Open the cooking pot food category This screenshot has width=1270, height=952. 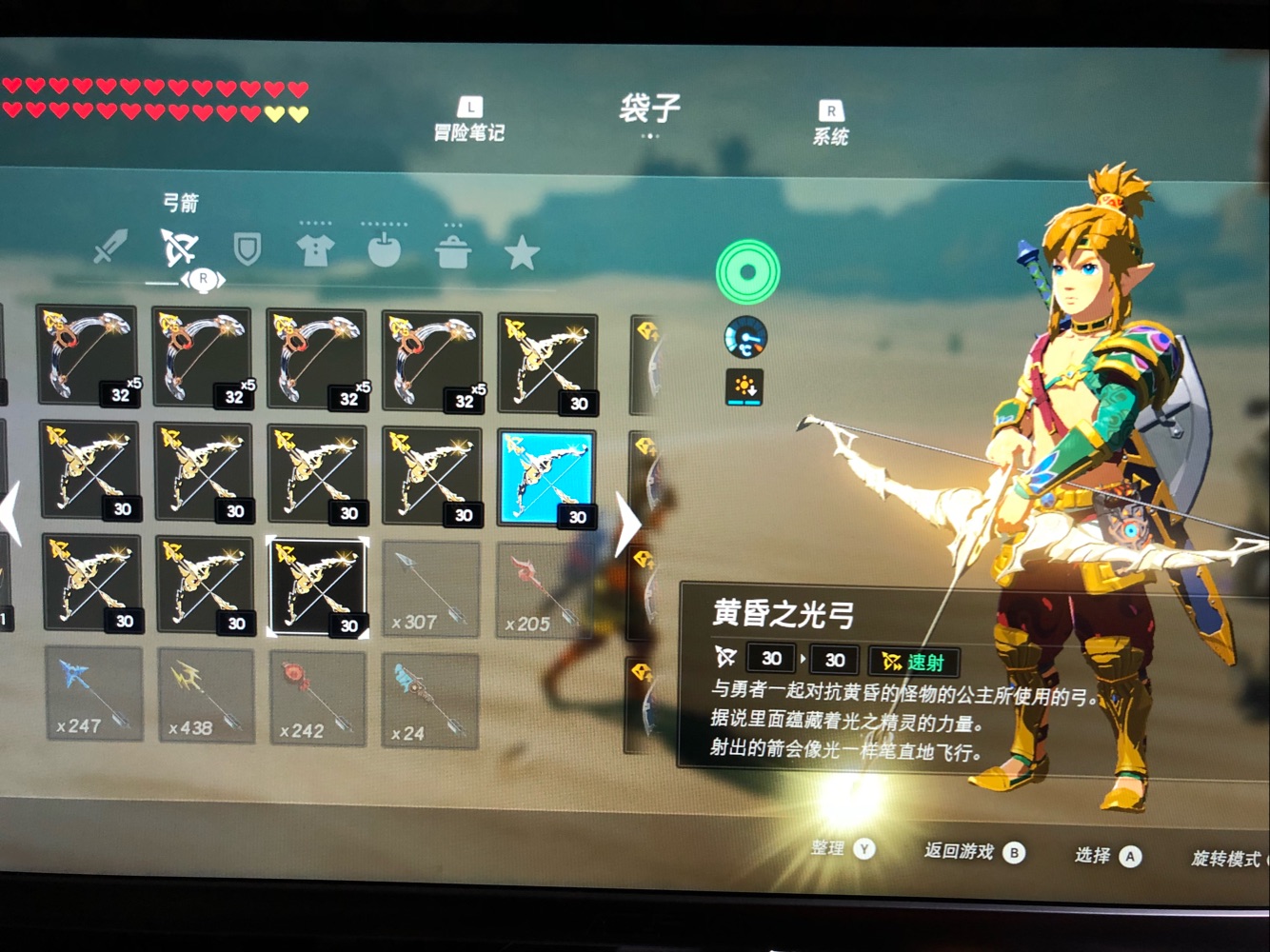point(453,252)
